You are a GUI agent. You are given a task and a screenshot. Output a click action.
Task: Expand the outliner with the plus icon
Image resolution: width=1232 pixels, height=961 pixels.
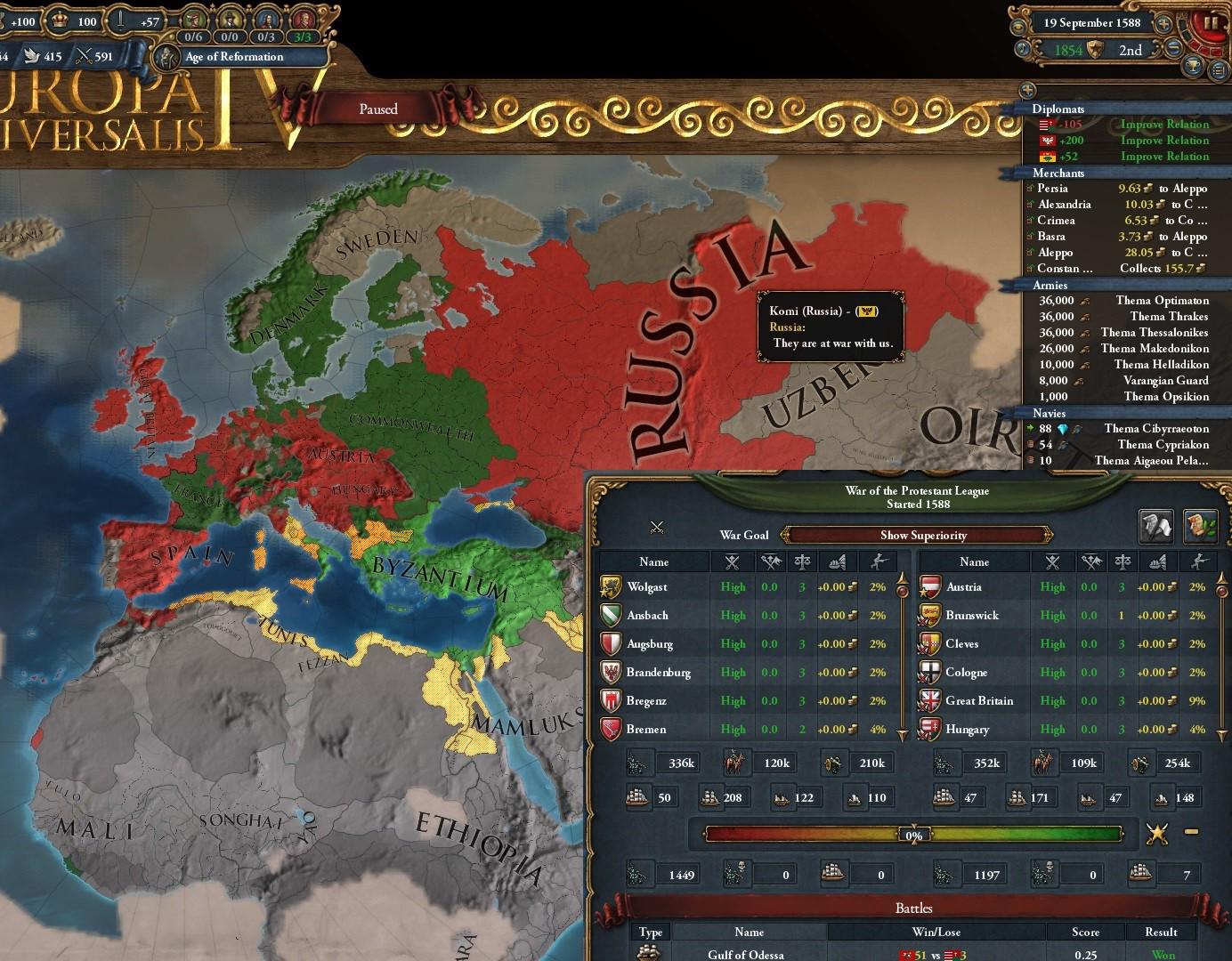1028,89
